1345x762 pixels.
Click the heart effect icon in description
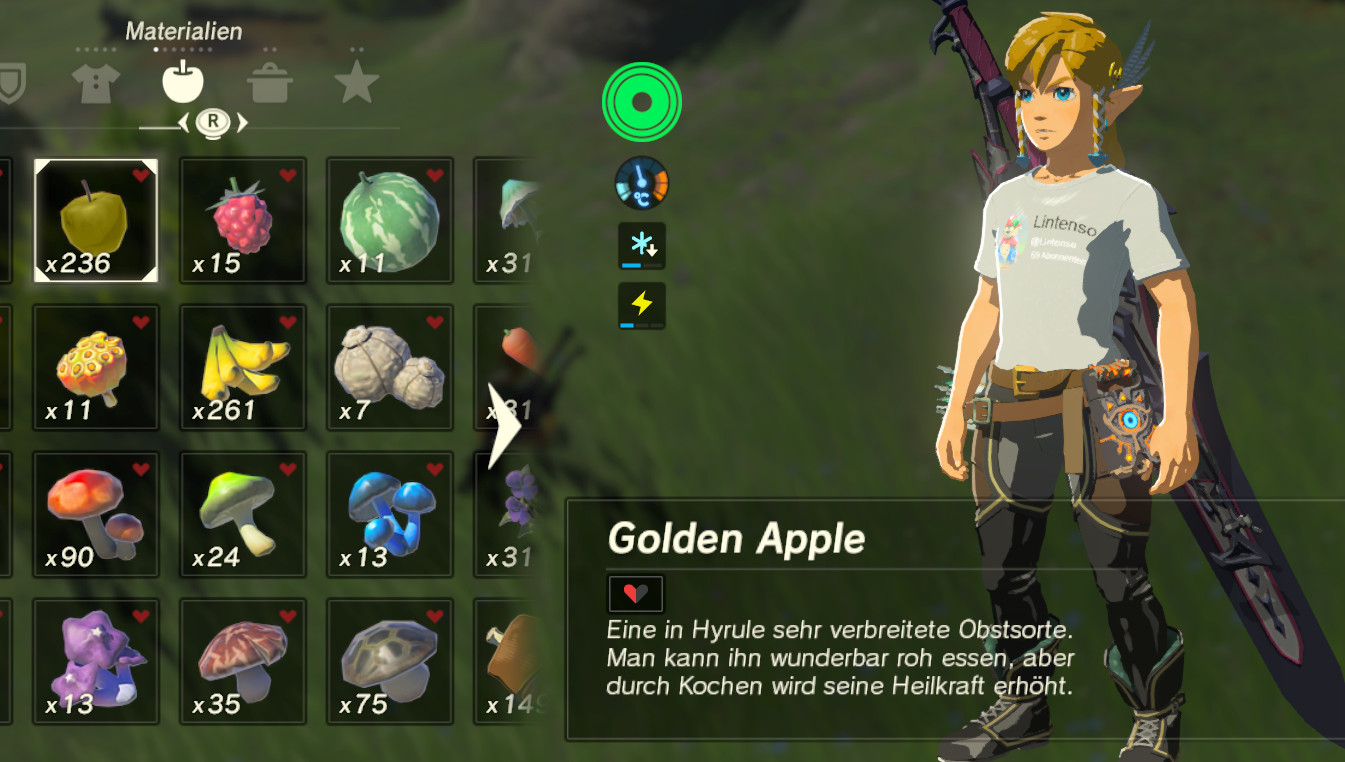[x=637, y=592]
